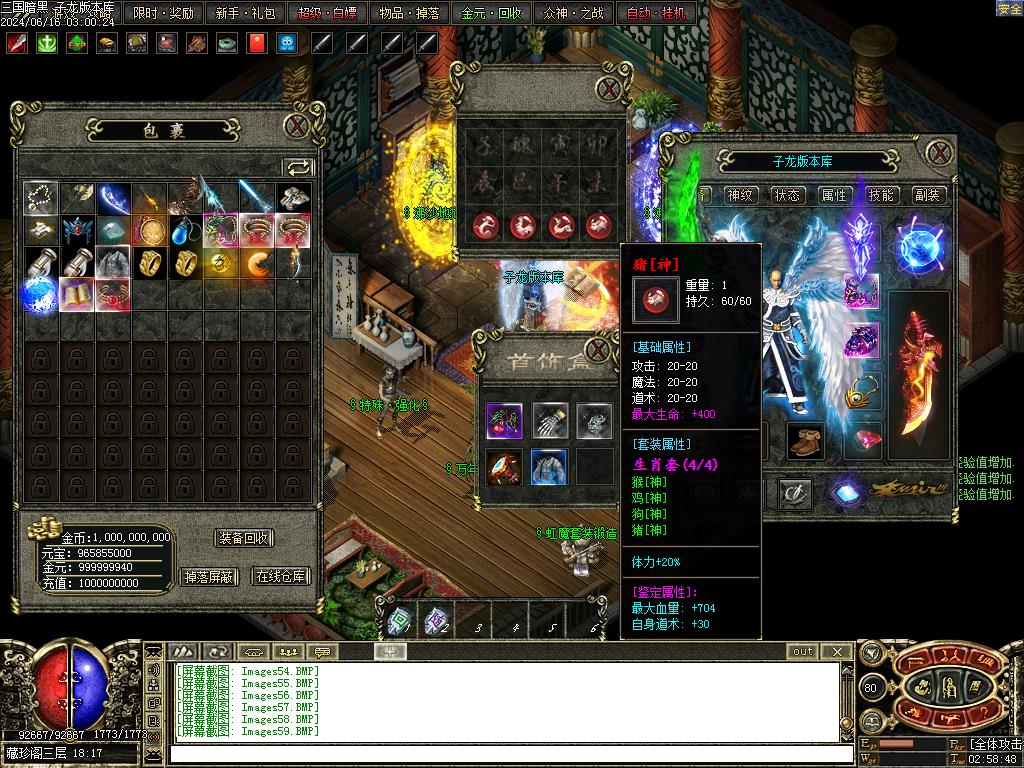Viewport: 1024px width, 768px height.
Task: Select the blue potion flask in the bag
Action: point(185,231)
